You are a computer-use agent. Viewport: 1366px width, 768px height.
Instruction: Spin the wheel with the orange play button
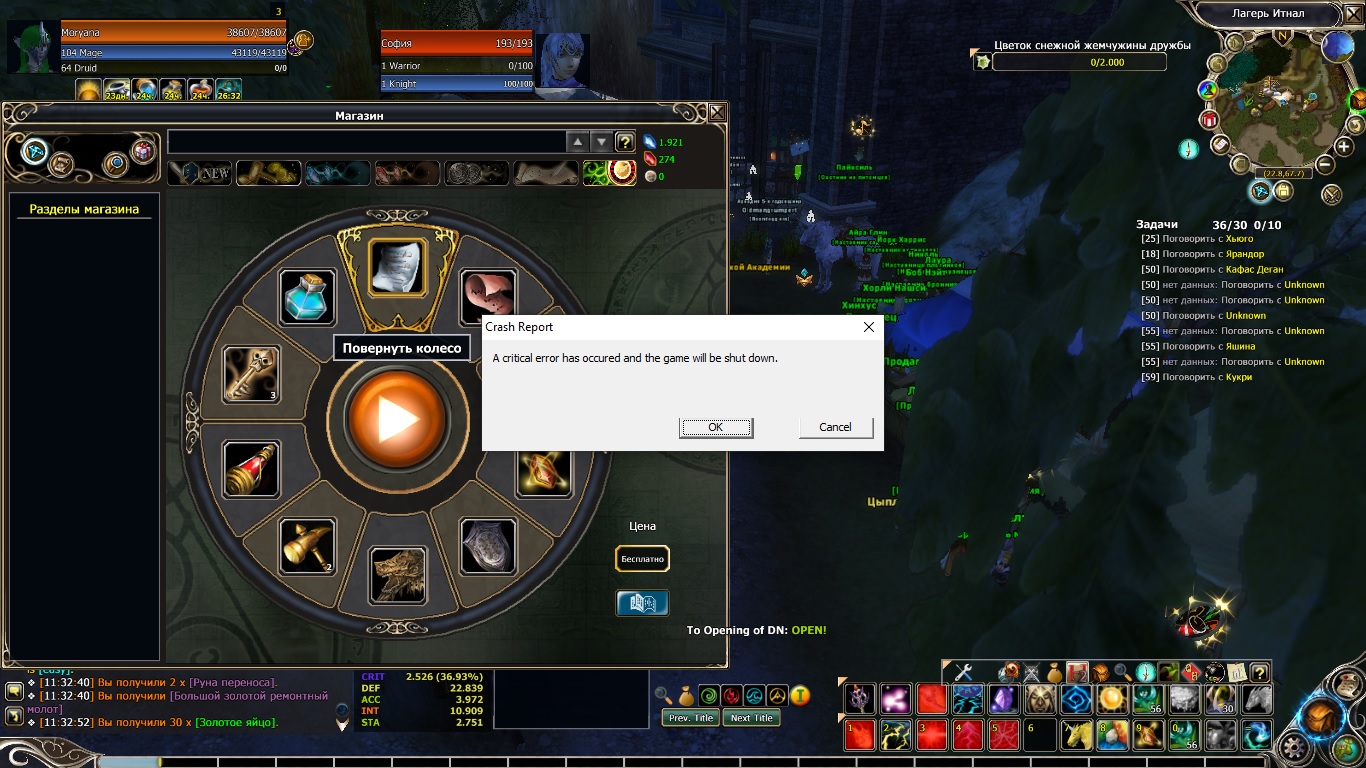click(x=396, y=420)
